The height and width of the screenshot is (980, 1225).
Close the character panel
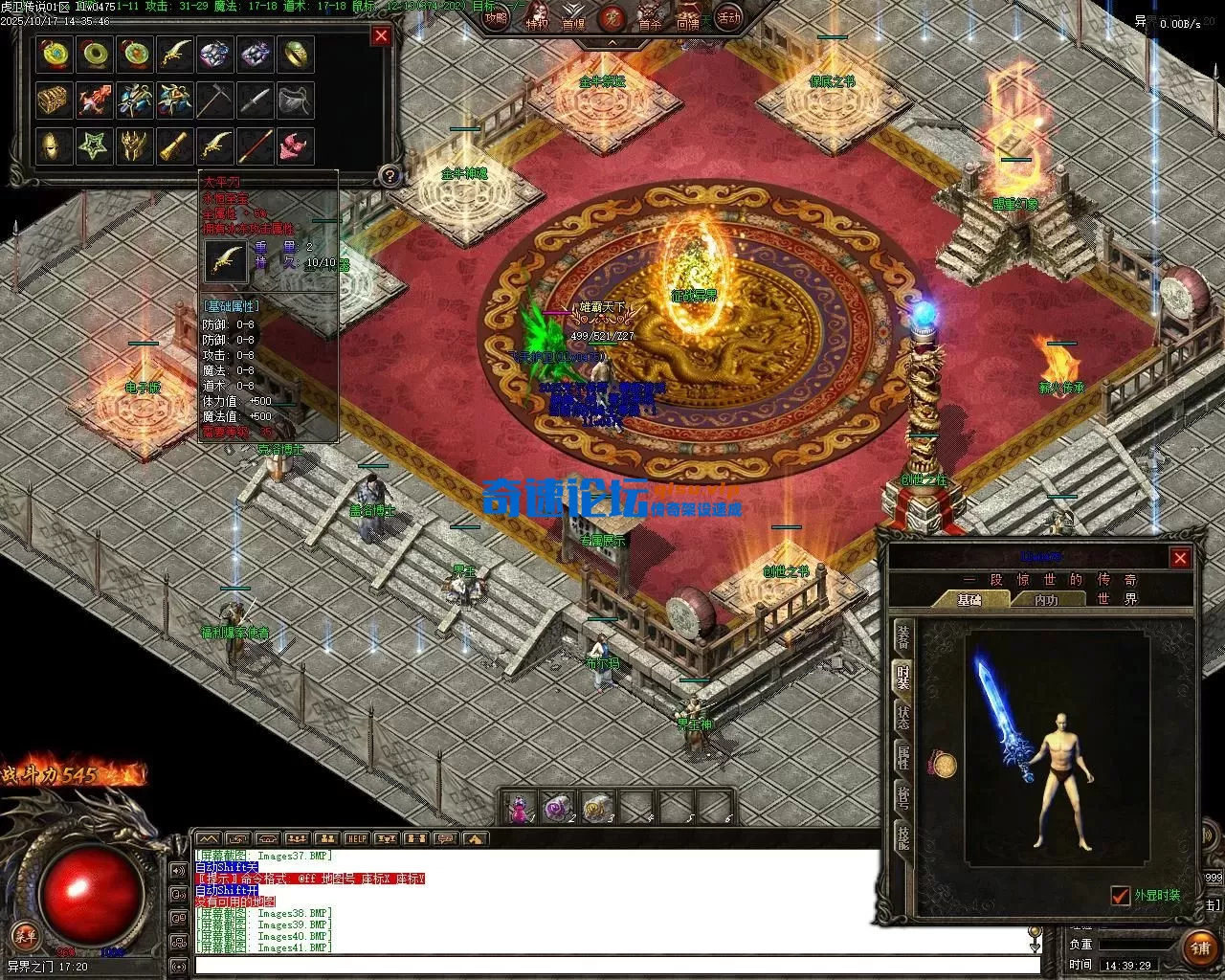click(x=1180, y=558)
